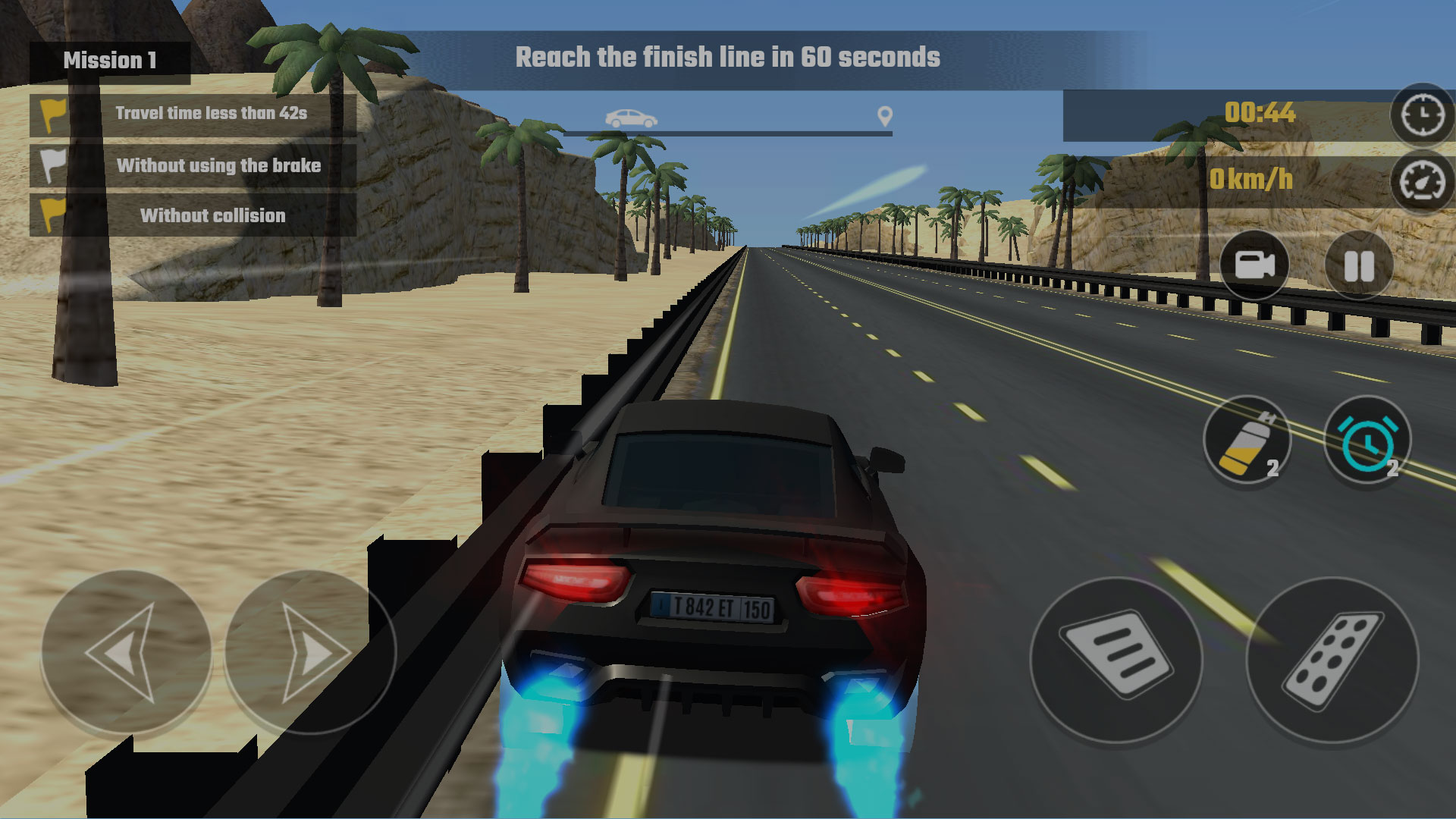
Task: Tap the location pin at the finish line
Action: [884, 115]
